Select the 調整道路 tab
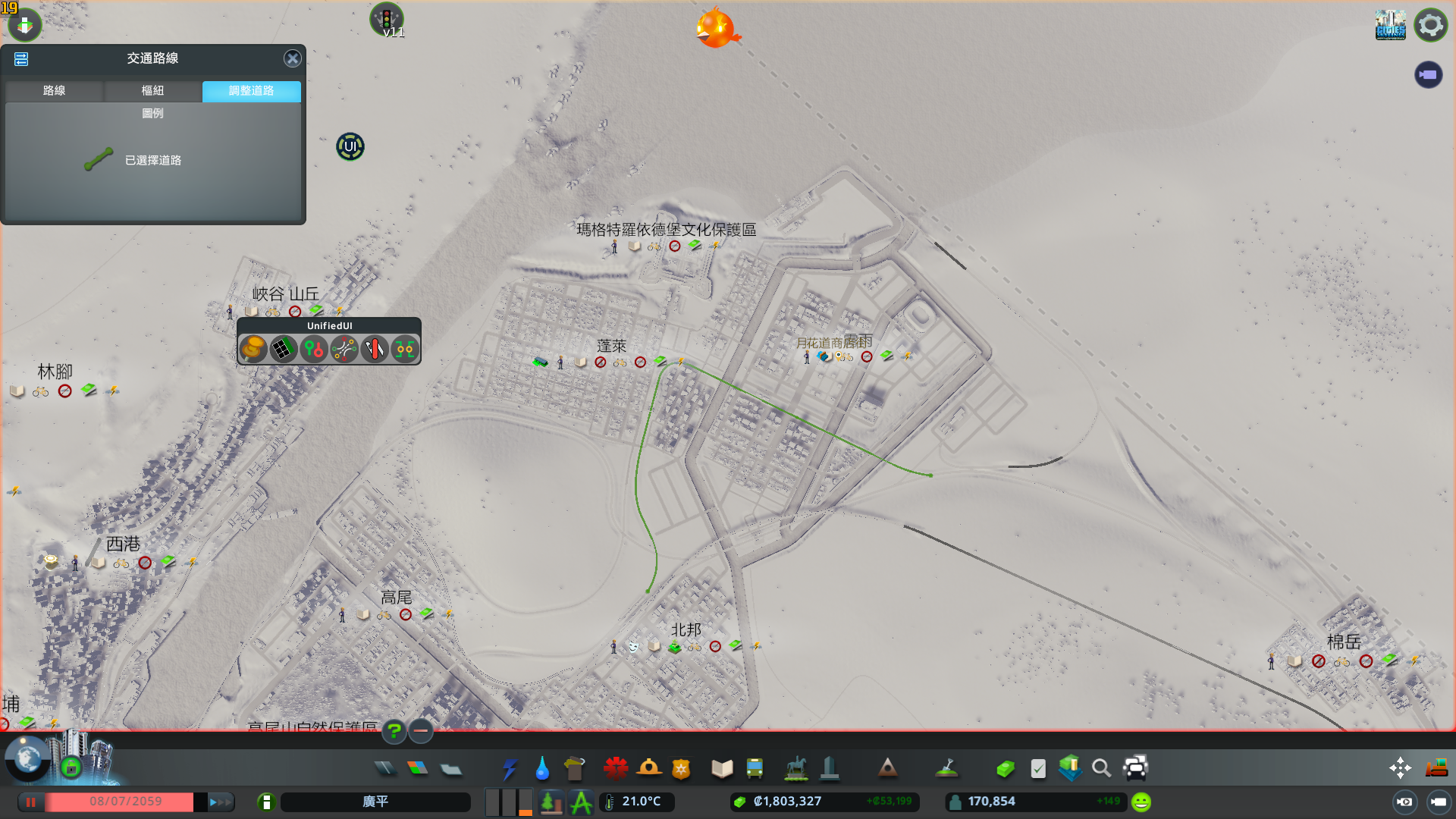Screen dimensions: 1456x819 coord(251,90)
